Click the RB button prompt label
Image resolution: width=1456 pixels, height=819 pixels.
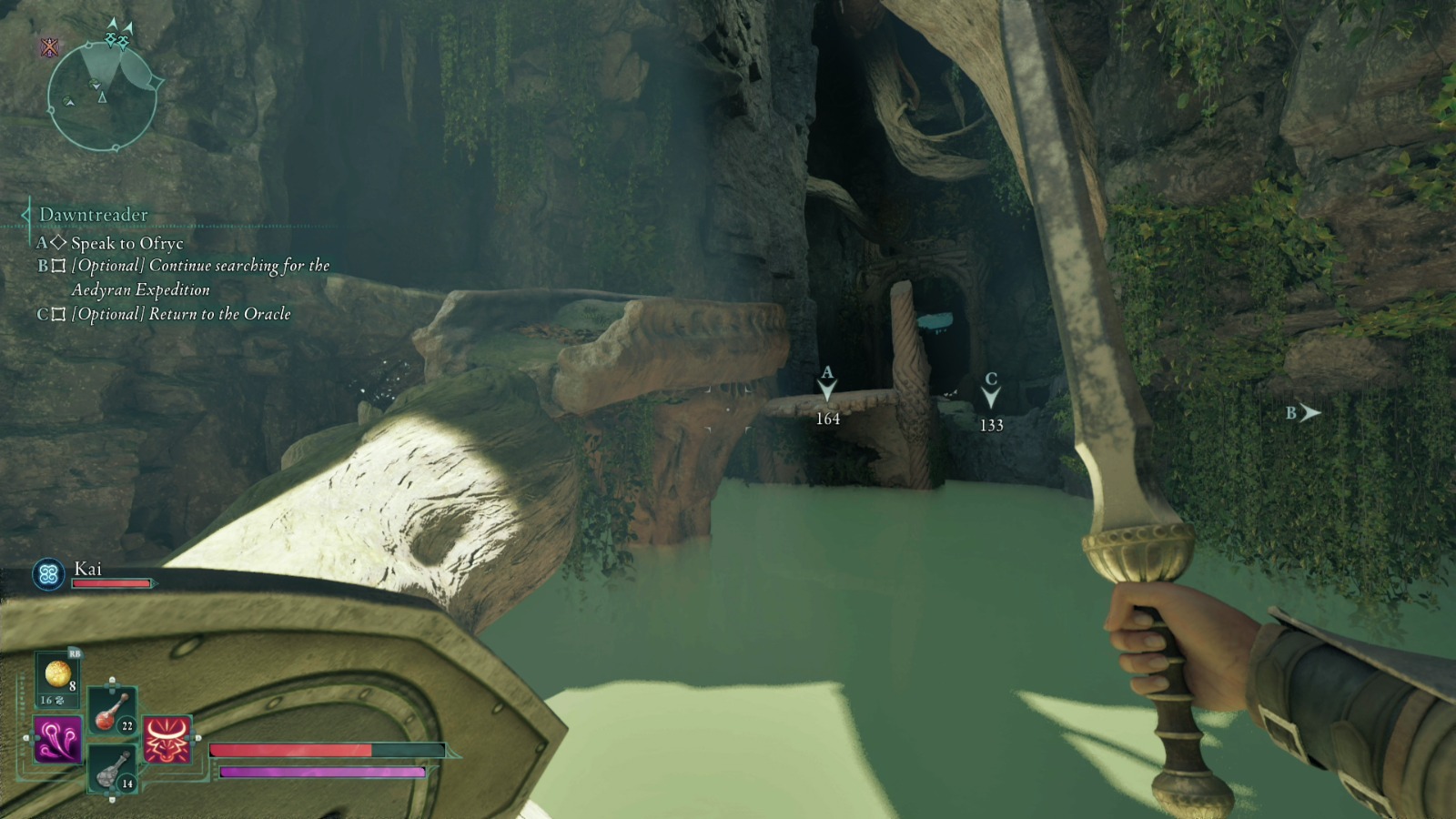pyautogui.click(x=75, y=654)
